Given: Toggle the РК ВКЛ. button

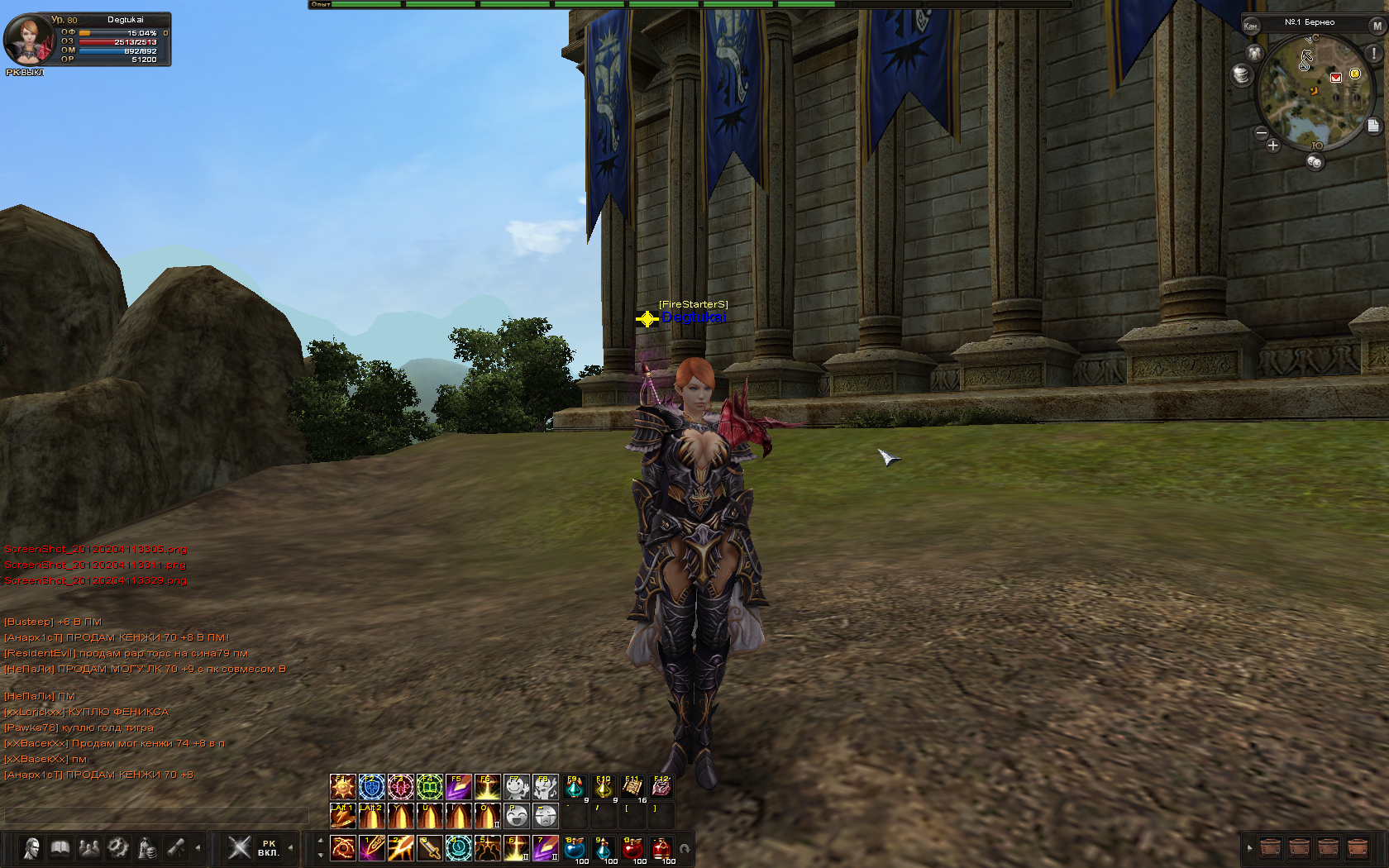Looking at the screenshot, I should coord(268,848).
